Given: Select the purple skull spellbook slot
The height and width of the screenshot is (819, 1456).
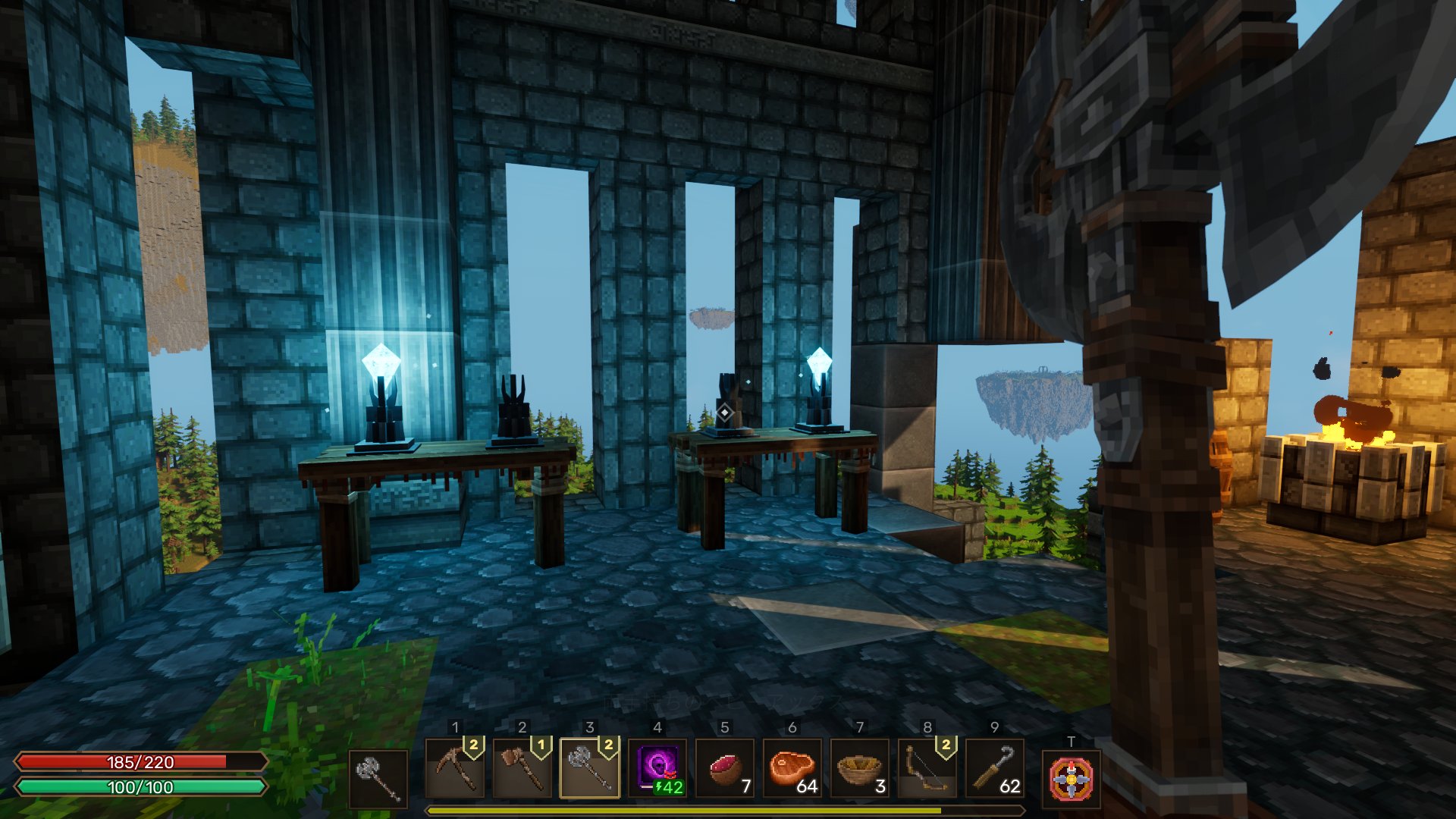Looking at the screenshot, I should [x=657, y=769].
